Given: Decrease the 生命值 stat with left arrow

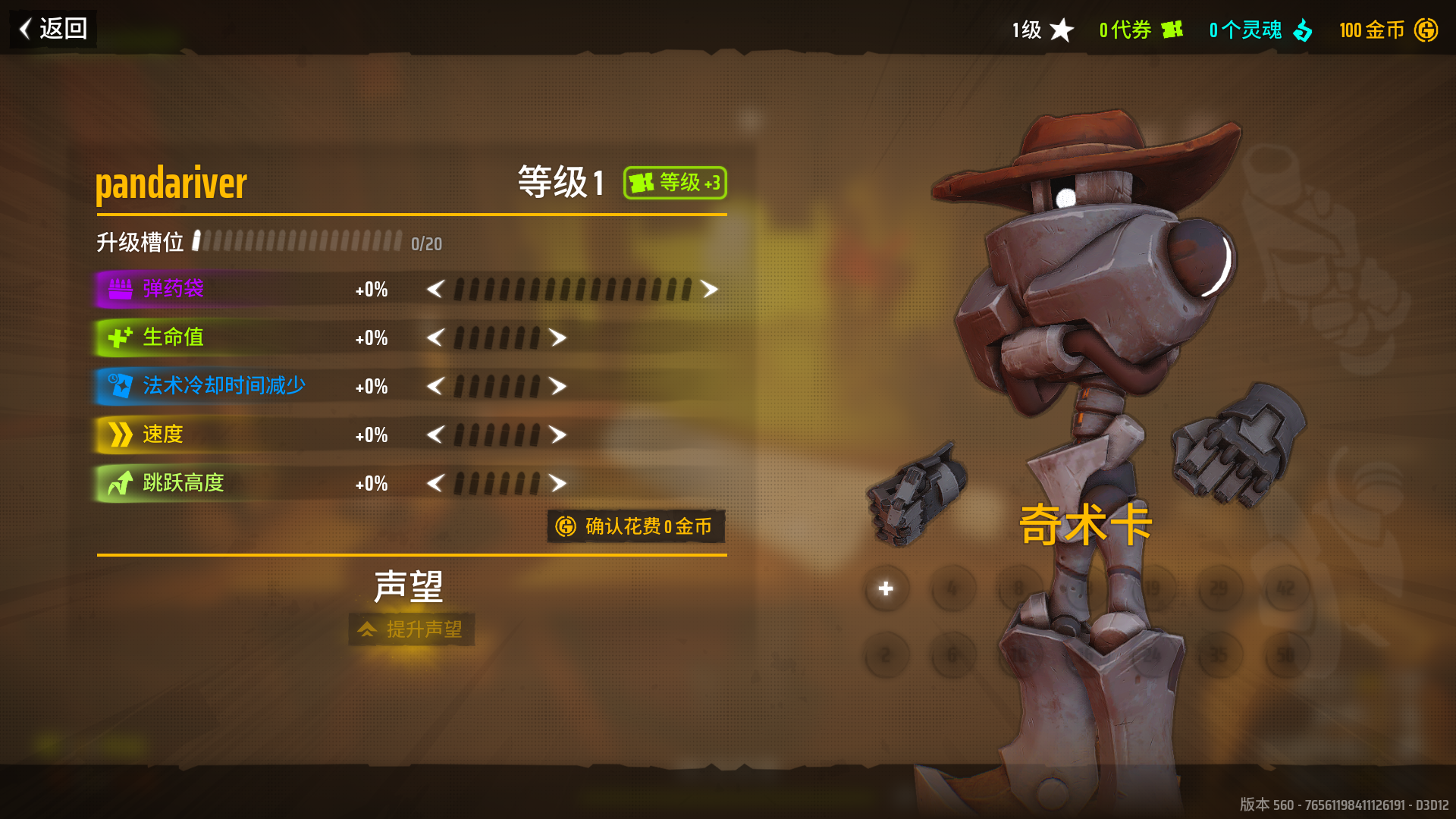Looking at the screenshot, I should coord(436,337).
